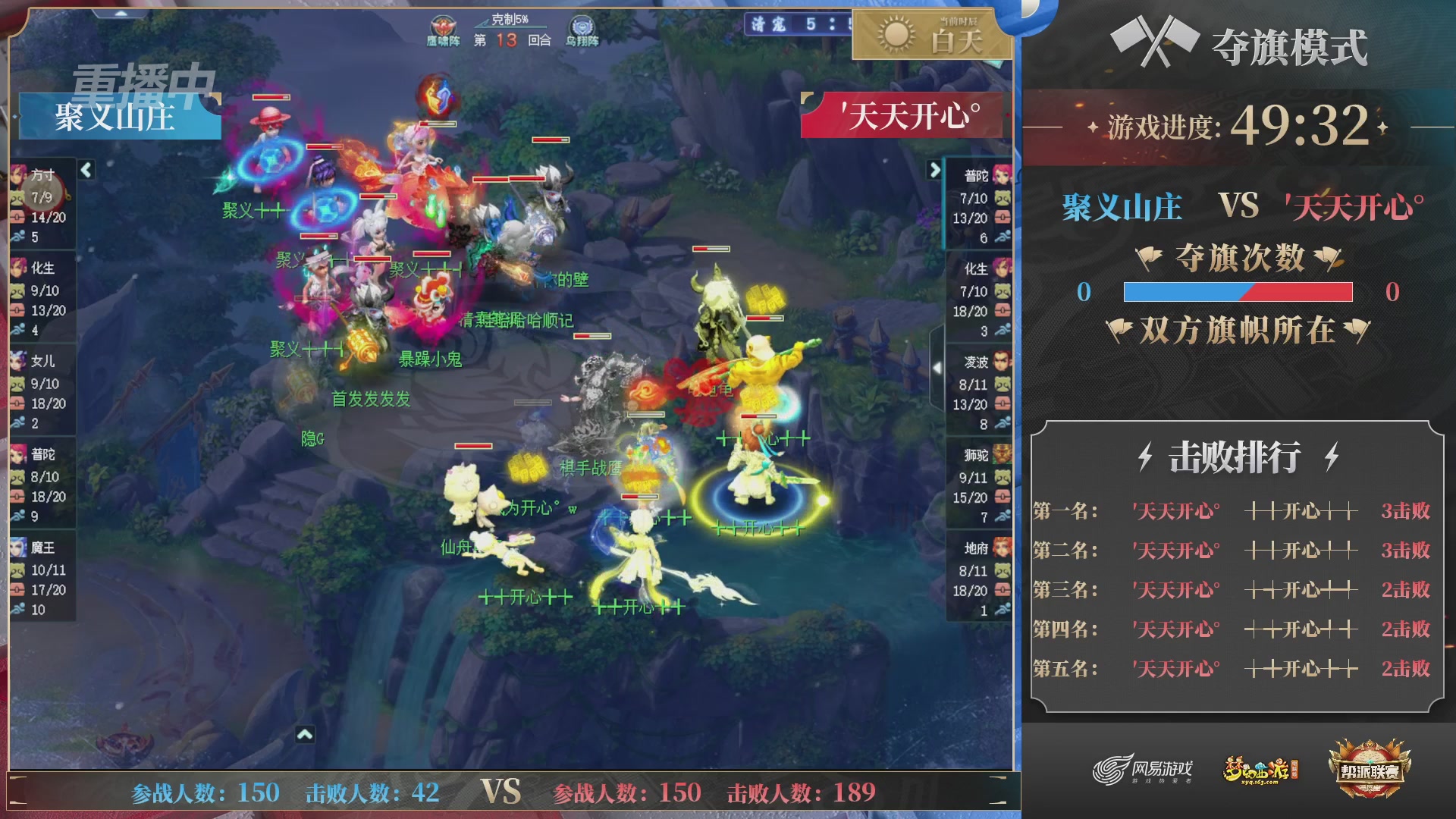This screenshot has height=819, width=1456.
Task: Collapse the left team roster panel
Action: (88, 171)
